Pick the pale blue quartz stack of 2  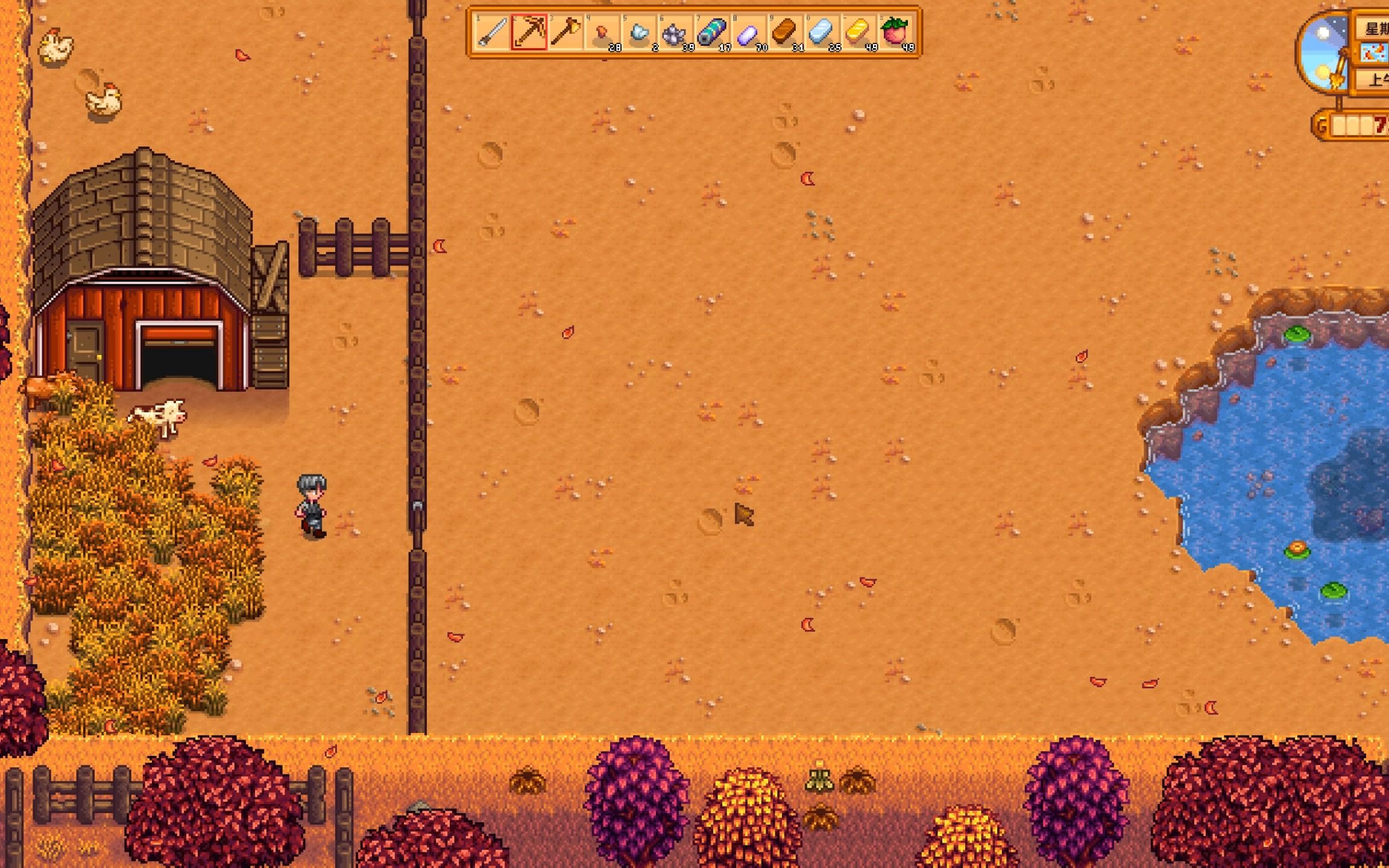coord(639,32)
